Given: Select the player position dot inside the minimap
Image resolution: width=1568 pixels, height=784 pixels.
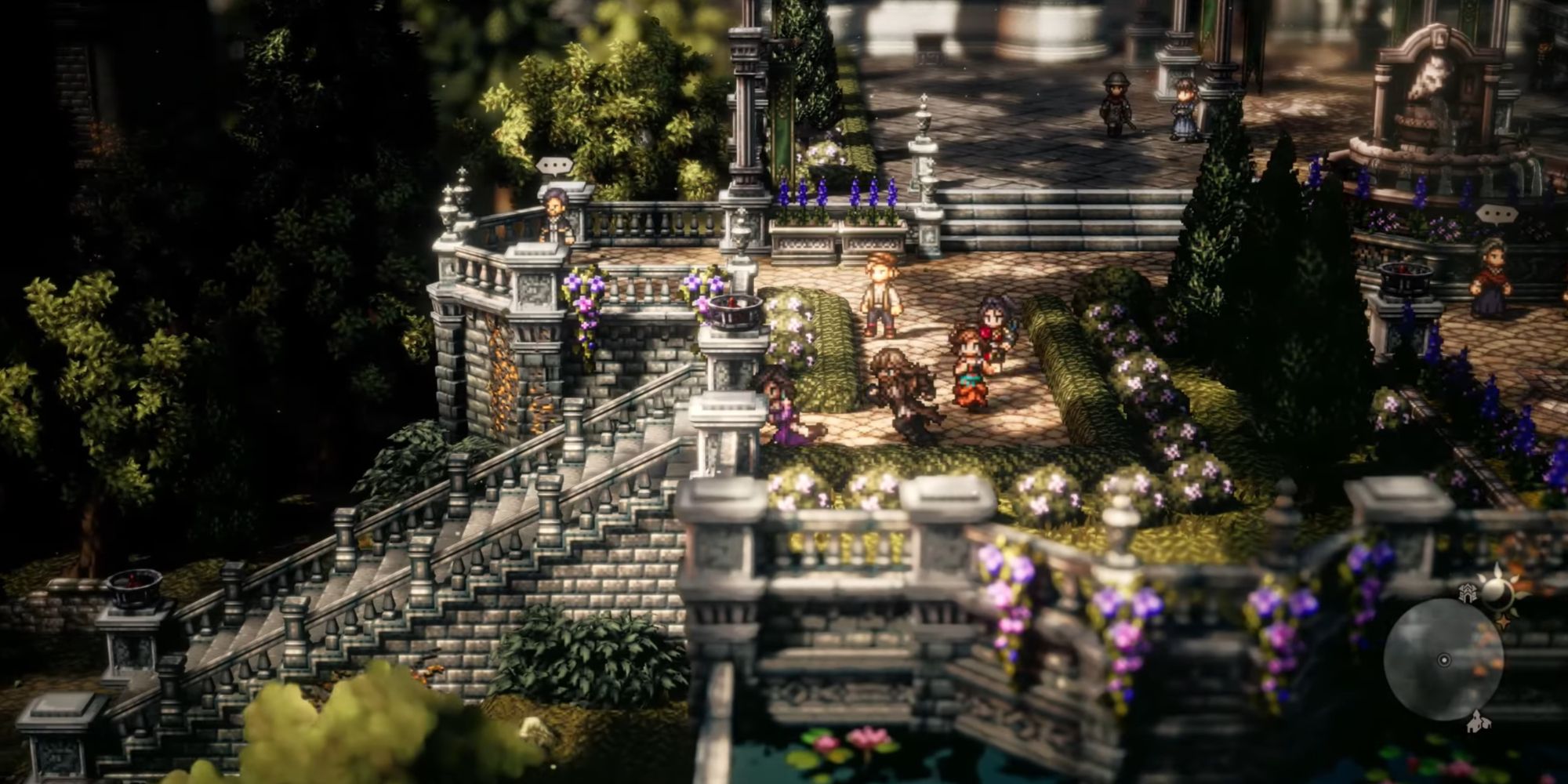Looking at the screenshot, I should 1444,661.
